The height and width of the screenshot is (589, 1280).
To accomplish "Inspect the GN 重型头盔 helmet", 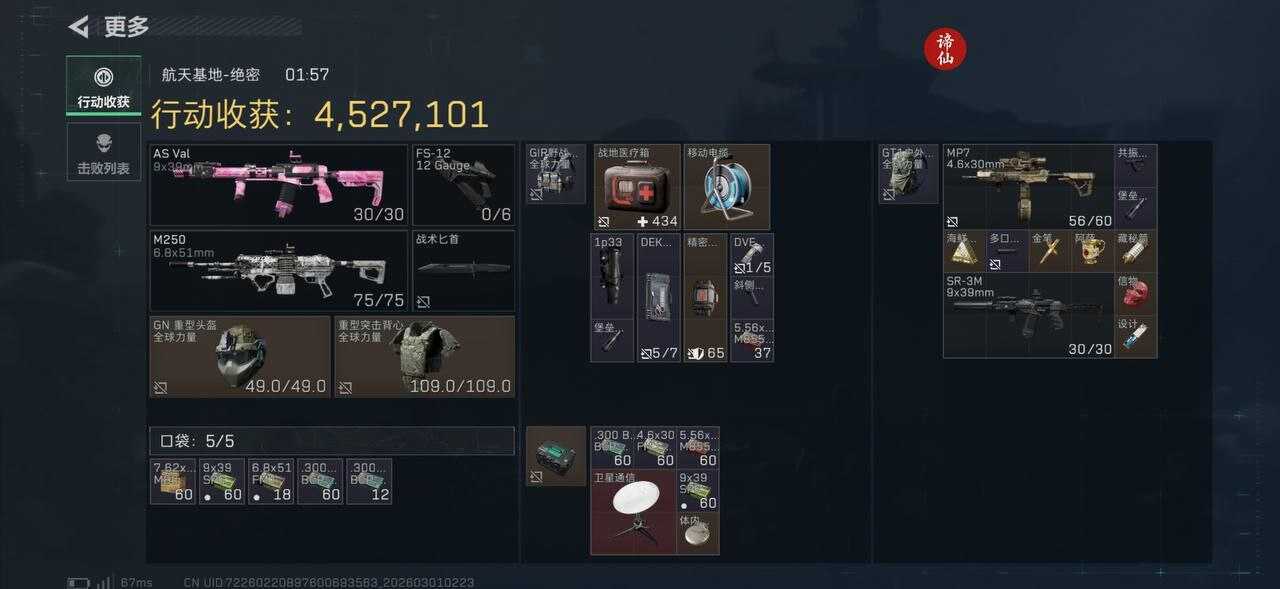I will coord(239,356).
